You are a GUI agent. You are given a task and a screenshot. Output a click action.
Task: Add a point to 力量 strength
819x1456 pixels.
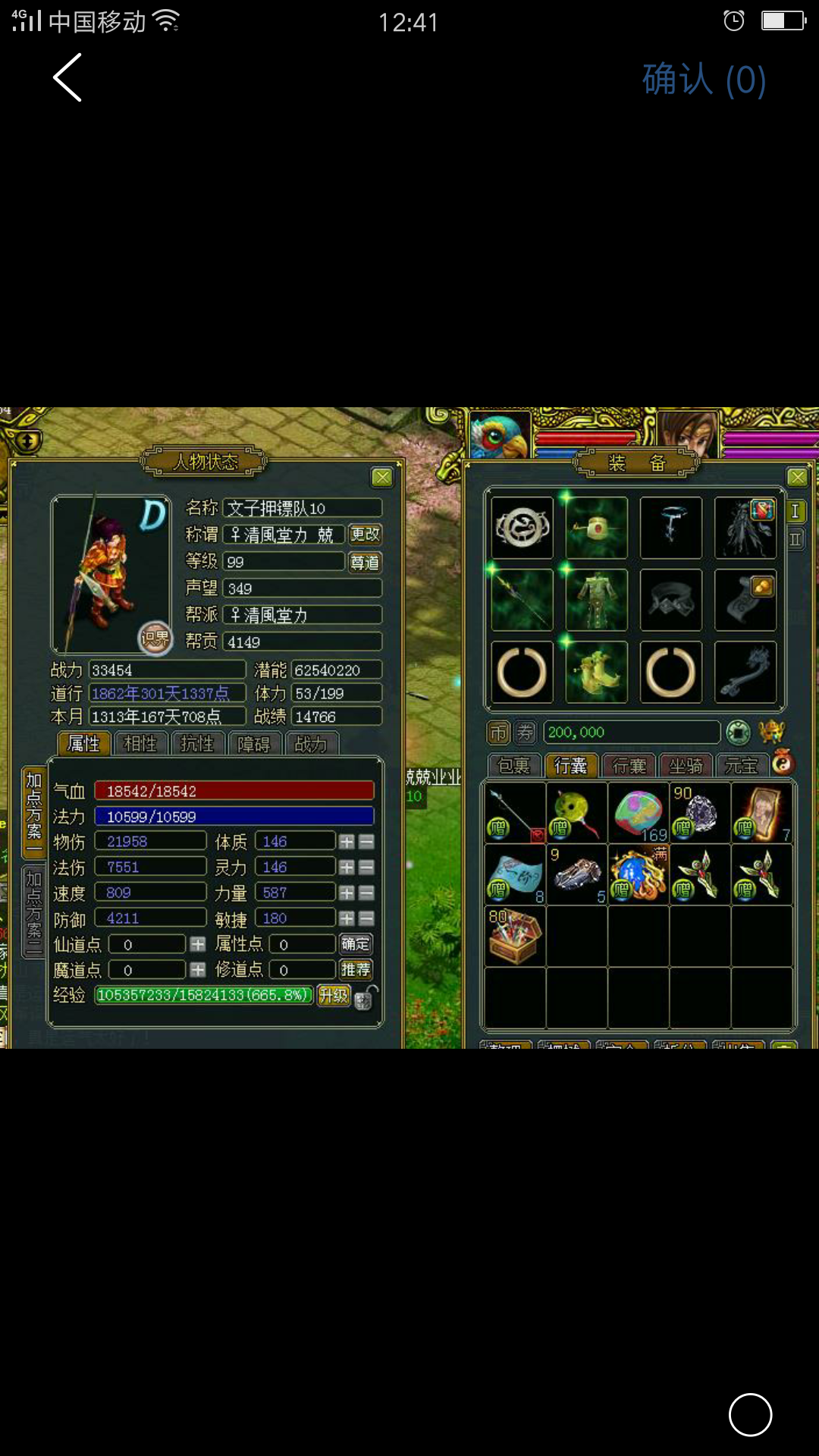pyautogui.click(x=347, y=893)
